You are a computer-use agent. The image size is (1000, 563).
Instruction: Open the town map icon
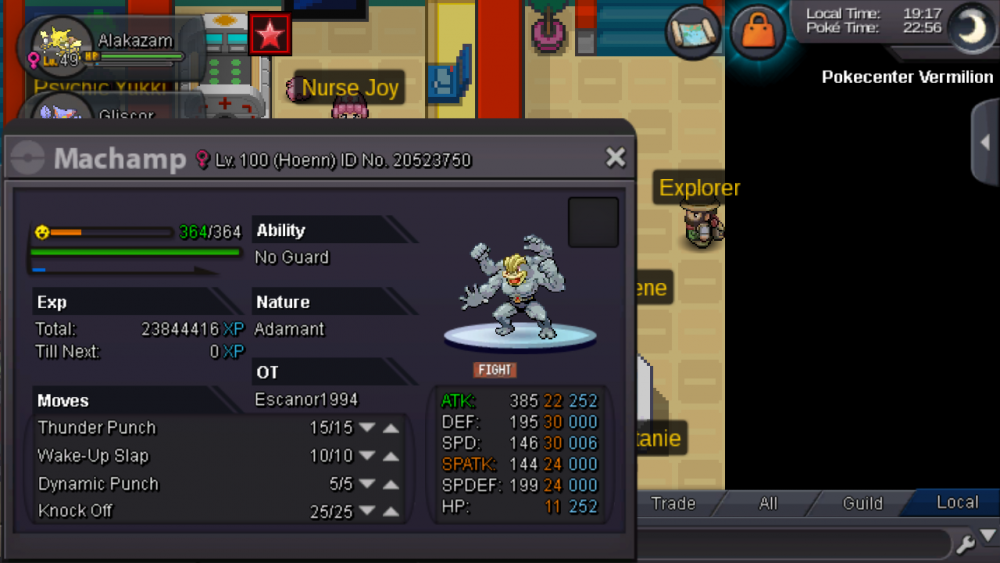695,31
